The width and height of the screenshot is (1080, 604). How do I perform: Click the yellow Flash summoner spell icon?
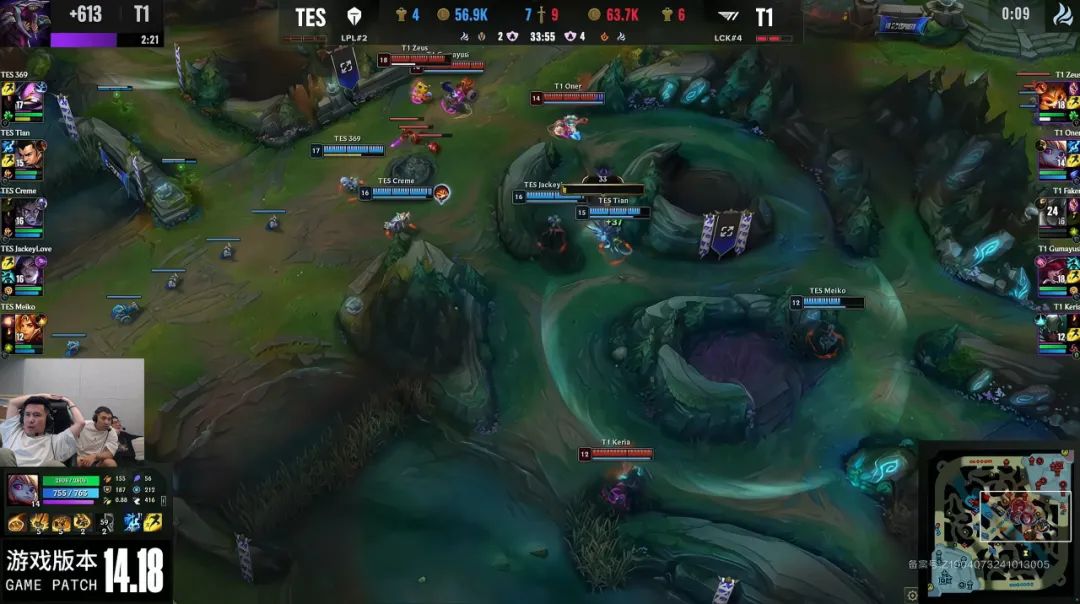coord(152,522)
